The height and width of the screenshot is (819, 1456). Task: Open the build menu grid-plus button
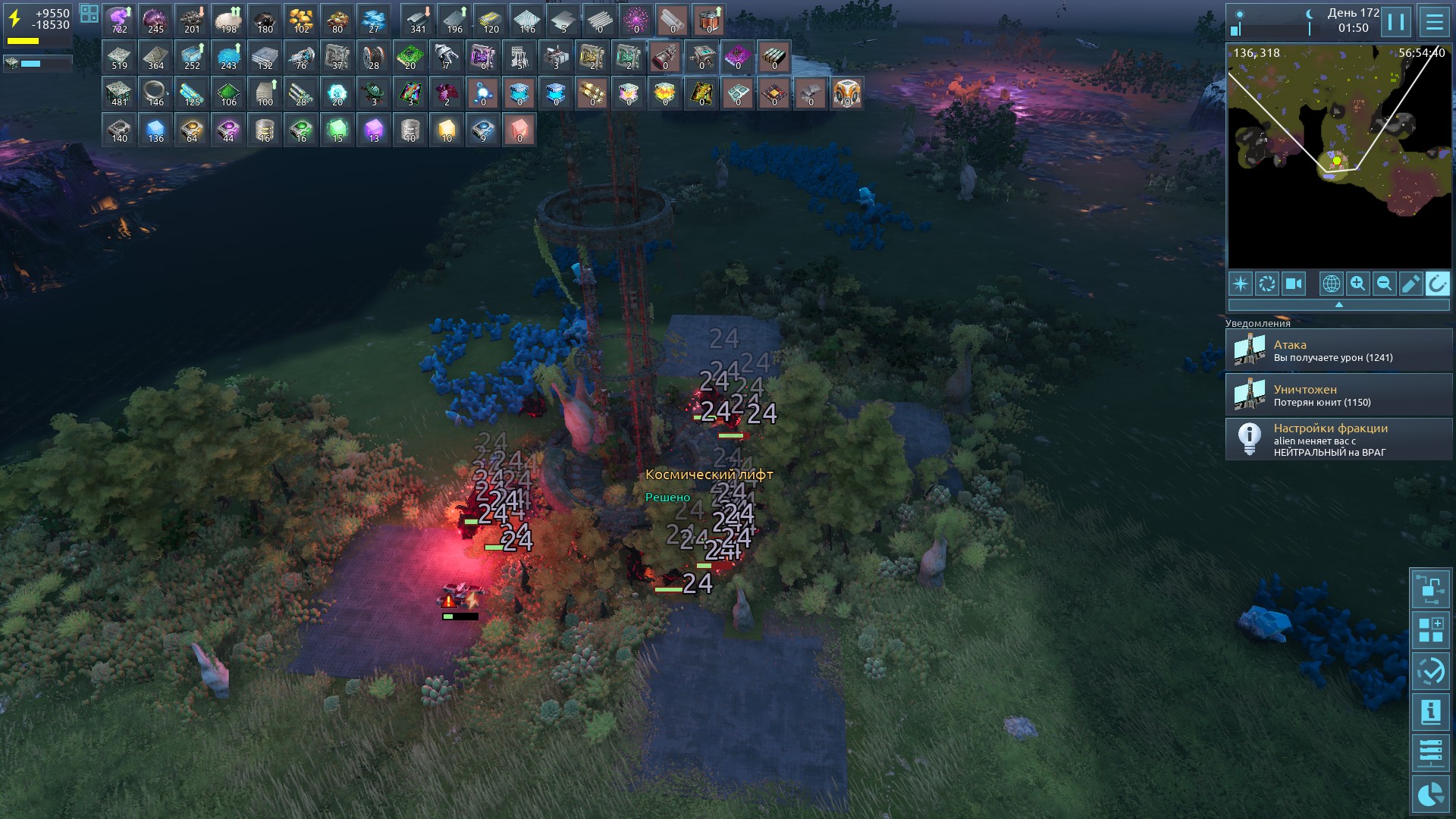click(1430, 630)
